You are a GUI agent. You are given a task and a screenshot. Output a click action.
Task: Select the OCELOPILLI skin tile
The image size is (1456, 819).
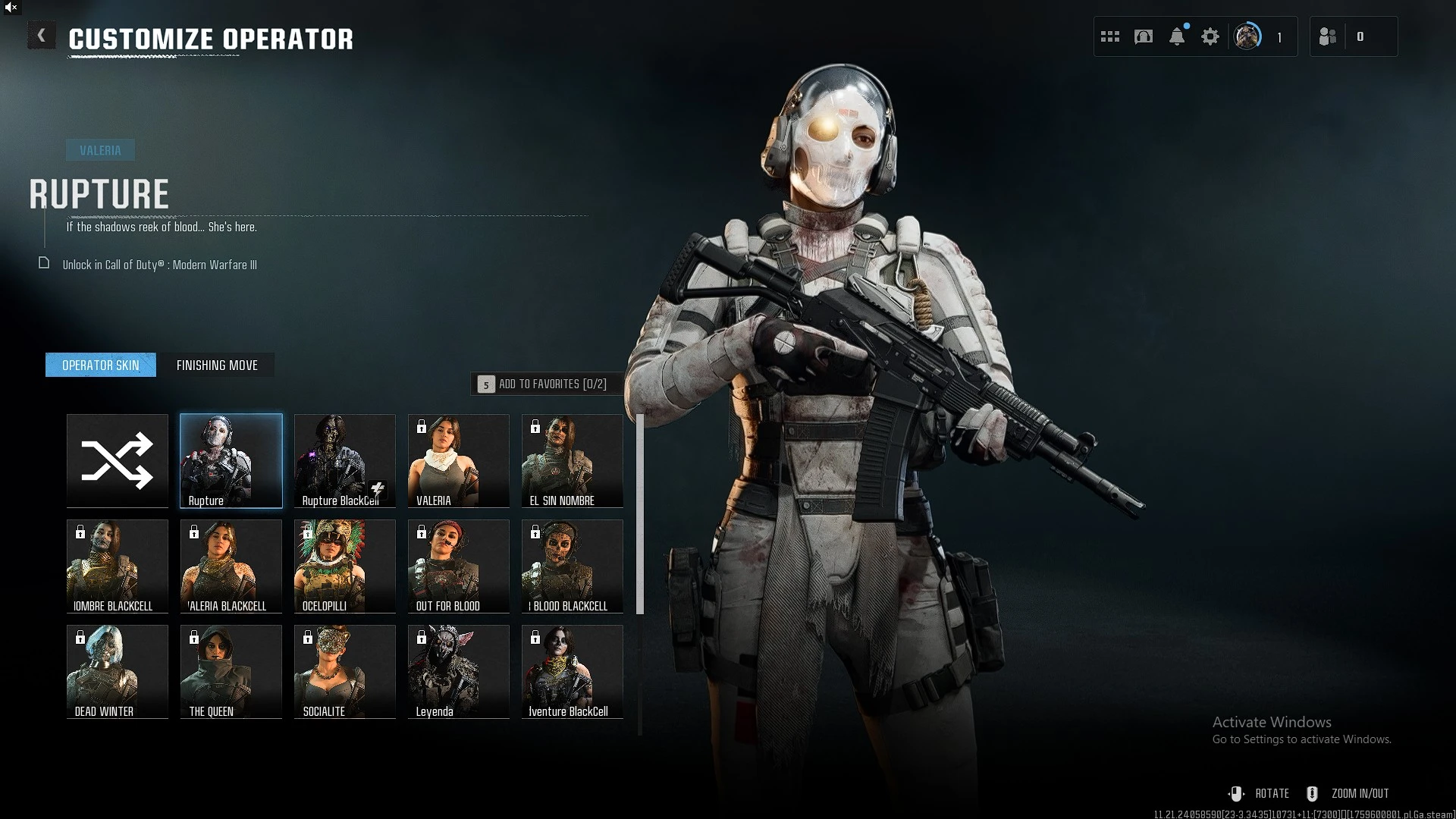coord(345,566)
